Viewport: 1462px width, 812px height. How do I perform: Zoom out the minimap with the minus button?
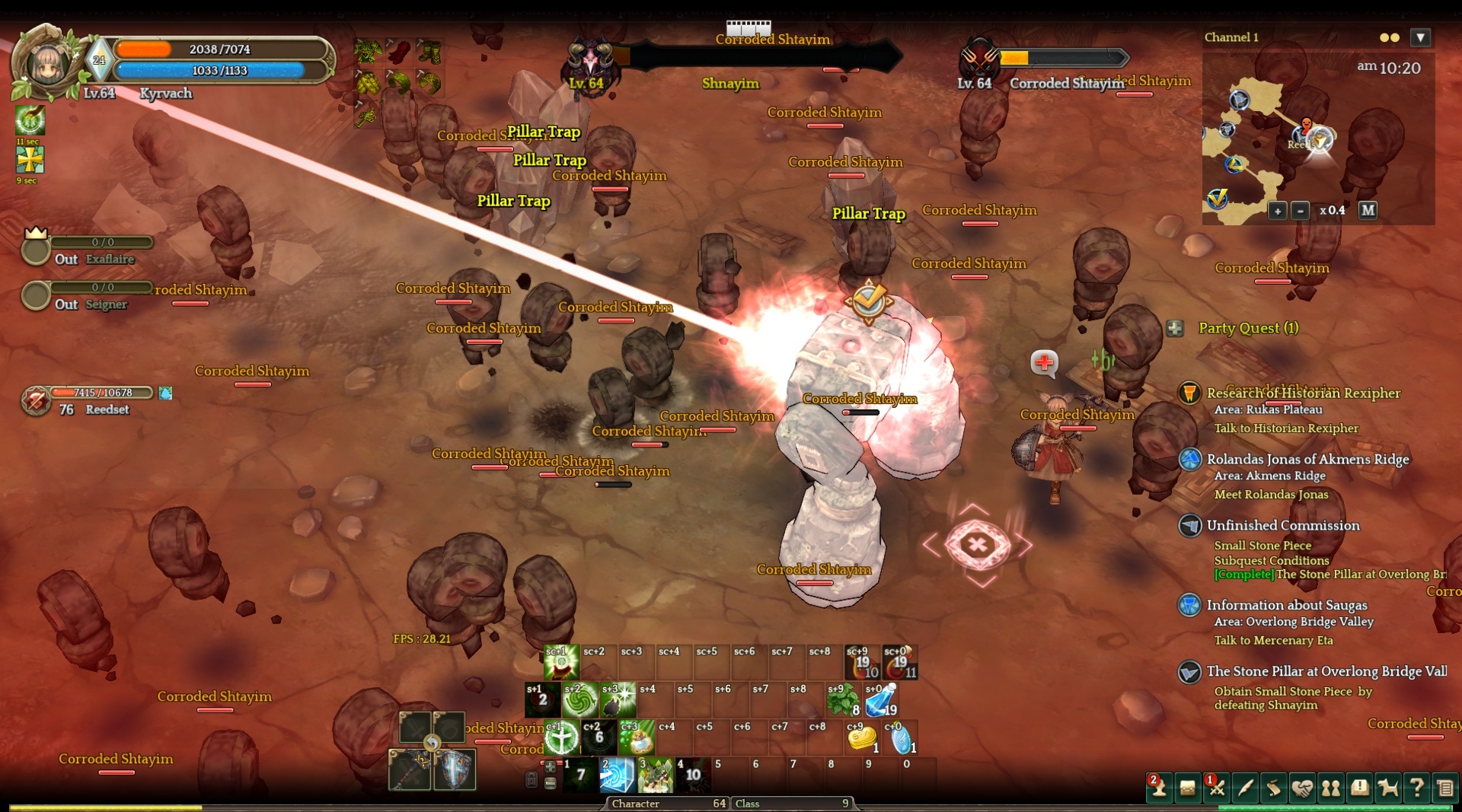1301,211
